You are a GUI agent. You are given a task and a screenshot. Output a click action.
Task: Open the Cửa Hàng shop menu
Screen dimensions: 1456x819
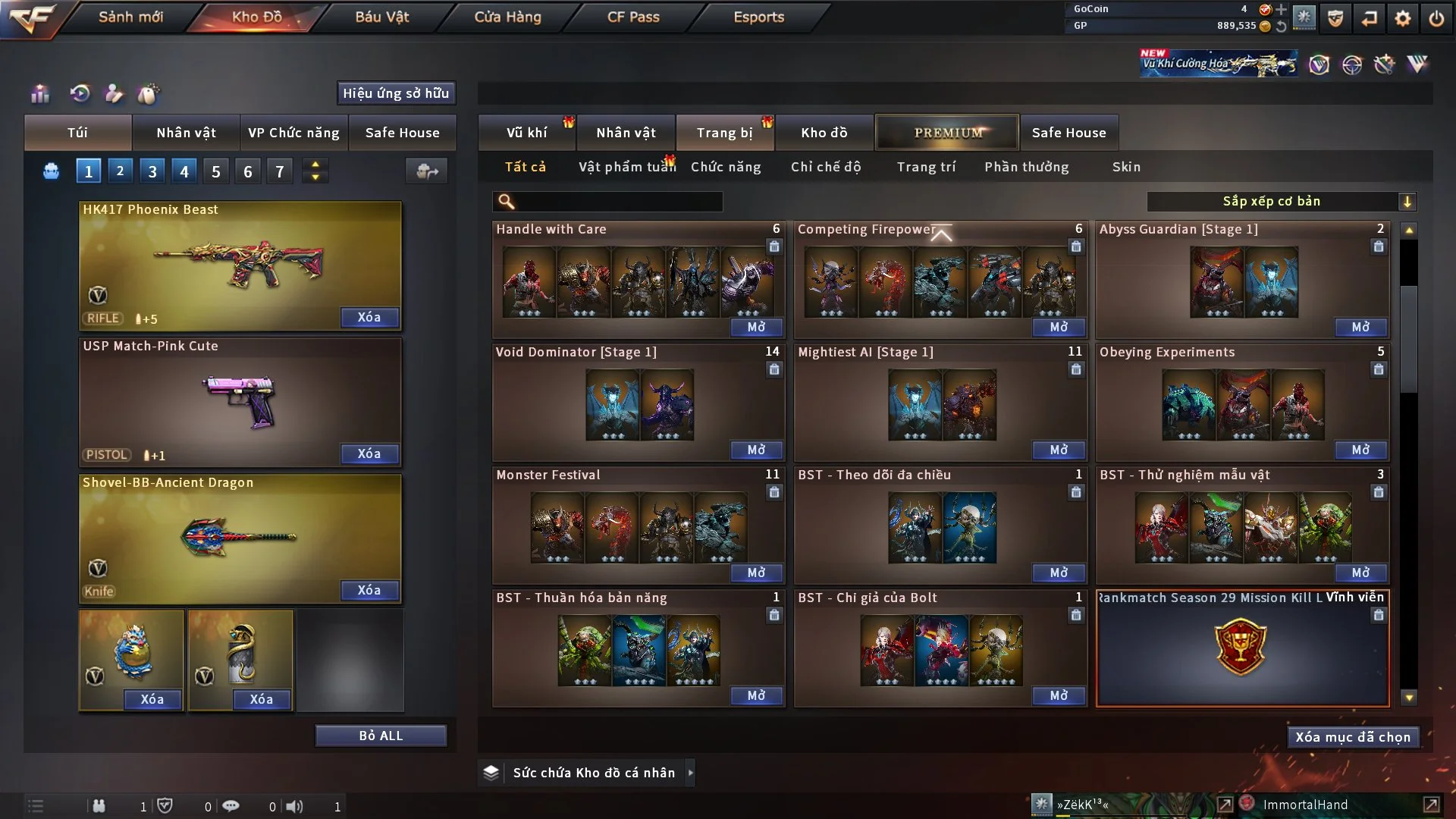507,17
